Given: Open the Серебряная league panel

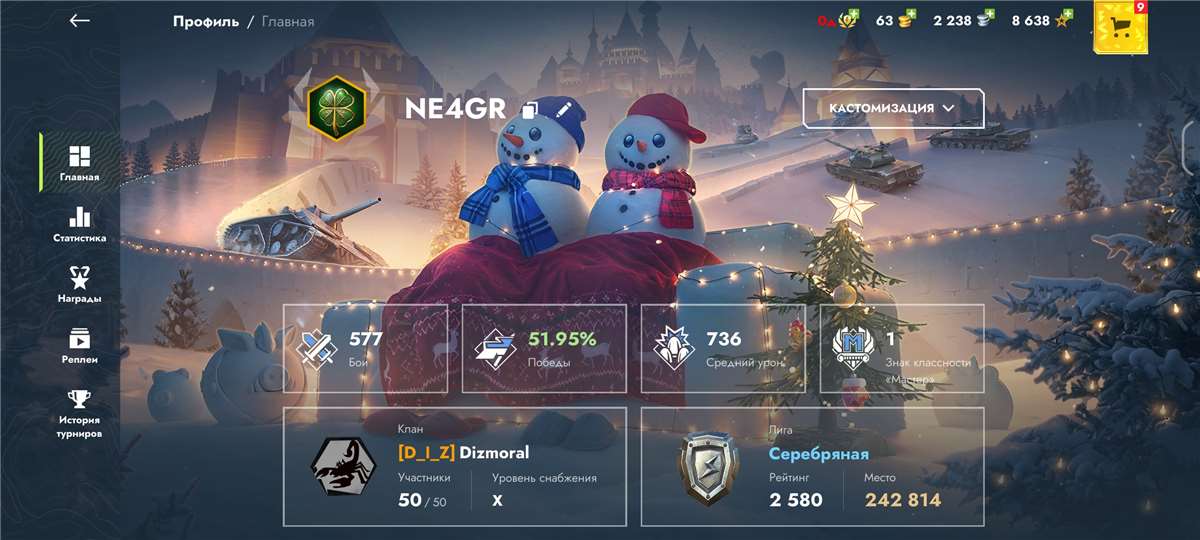Looking at the screenshot, I should (x=812, y=466).
